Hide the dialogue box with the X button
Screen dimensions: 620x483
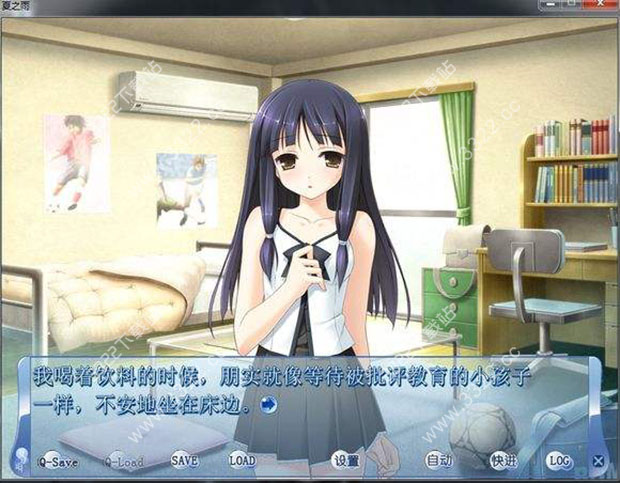point(598,461)
